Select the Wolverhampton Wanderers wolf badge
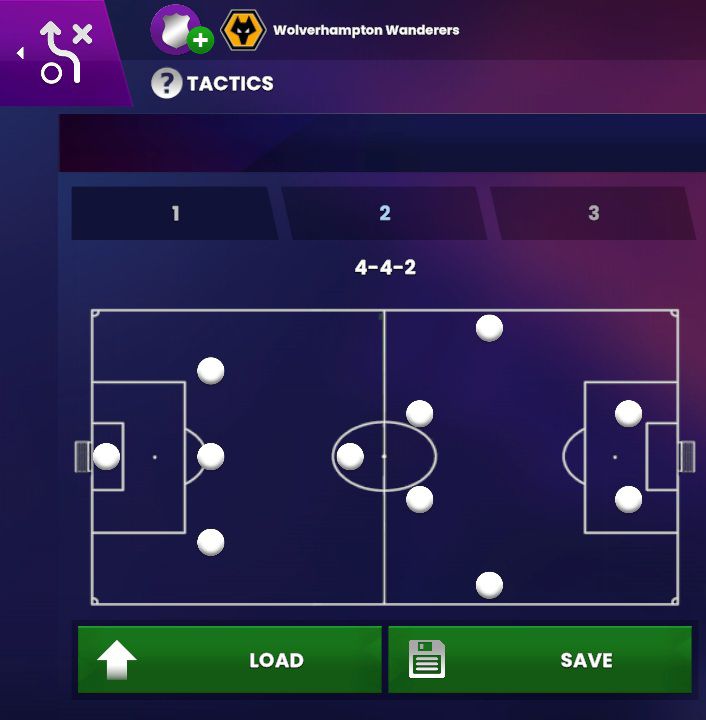The width and height of the screenshot is (706, 720). click(243, 31)
